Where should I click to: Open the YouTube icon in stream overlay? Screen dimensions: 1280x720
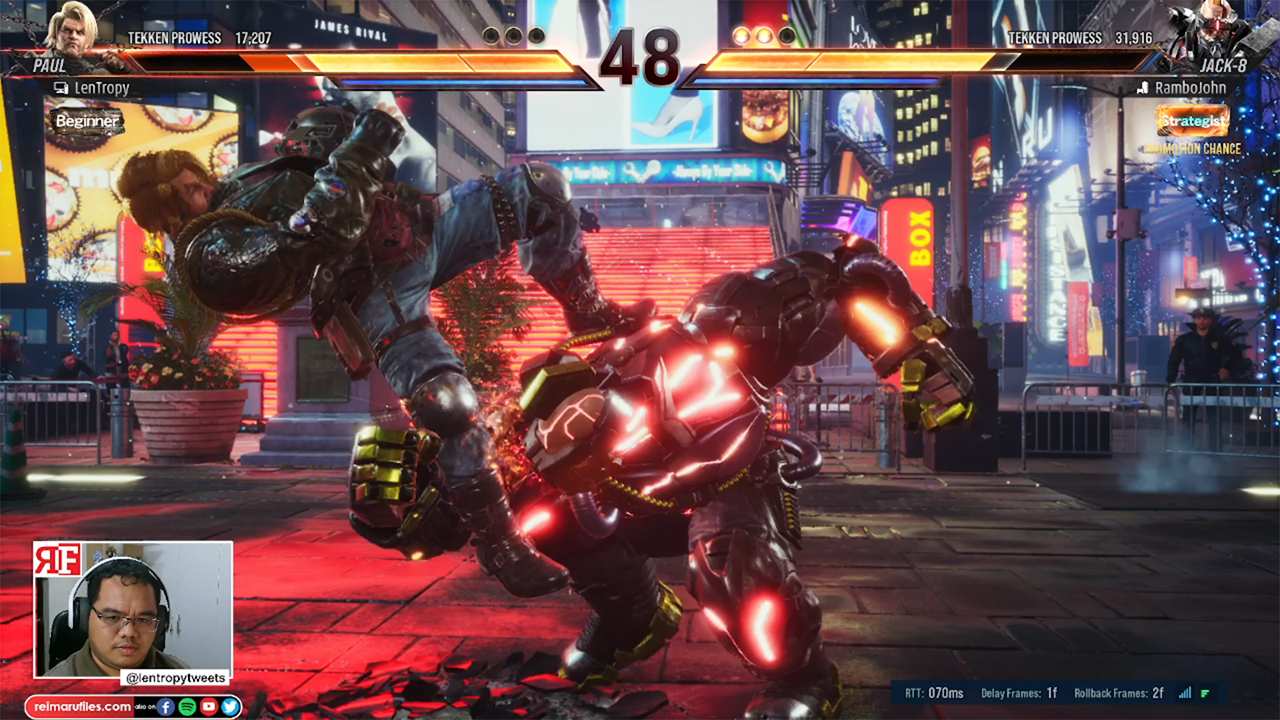(x=208, y=707)
